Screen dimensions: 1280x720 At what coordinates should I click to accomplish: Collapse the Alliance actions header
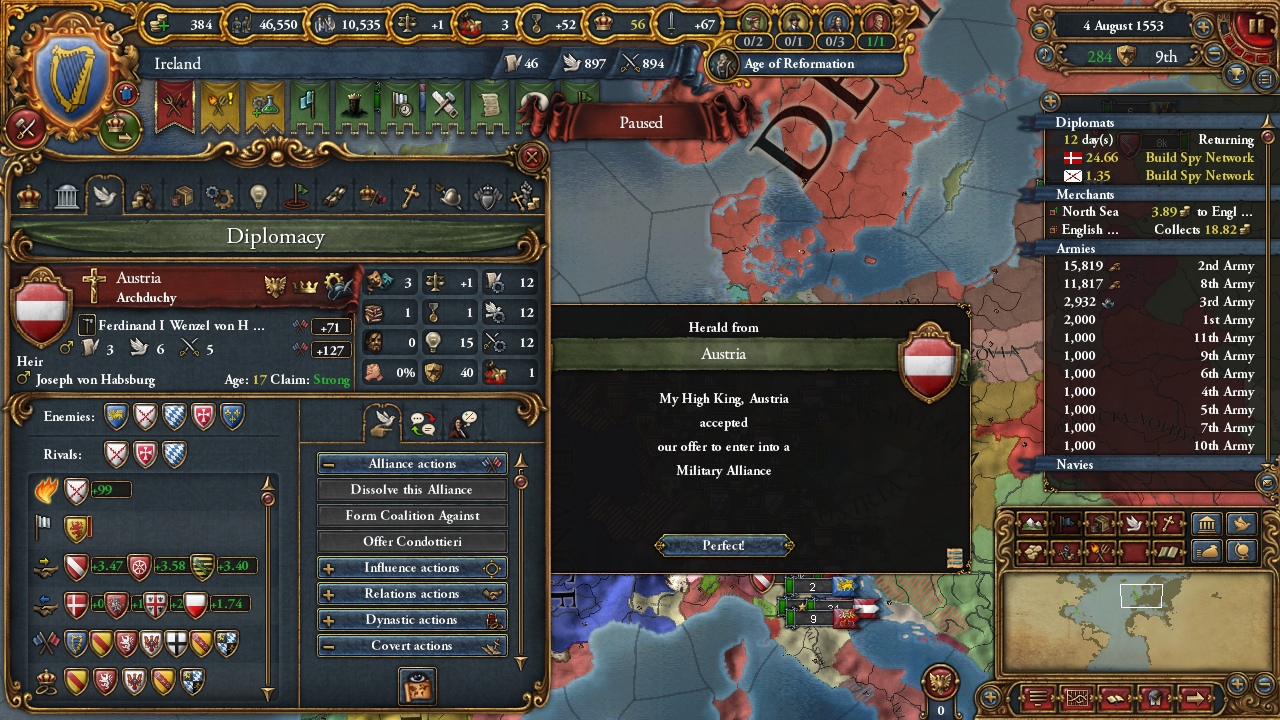[412, 464]
